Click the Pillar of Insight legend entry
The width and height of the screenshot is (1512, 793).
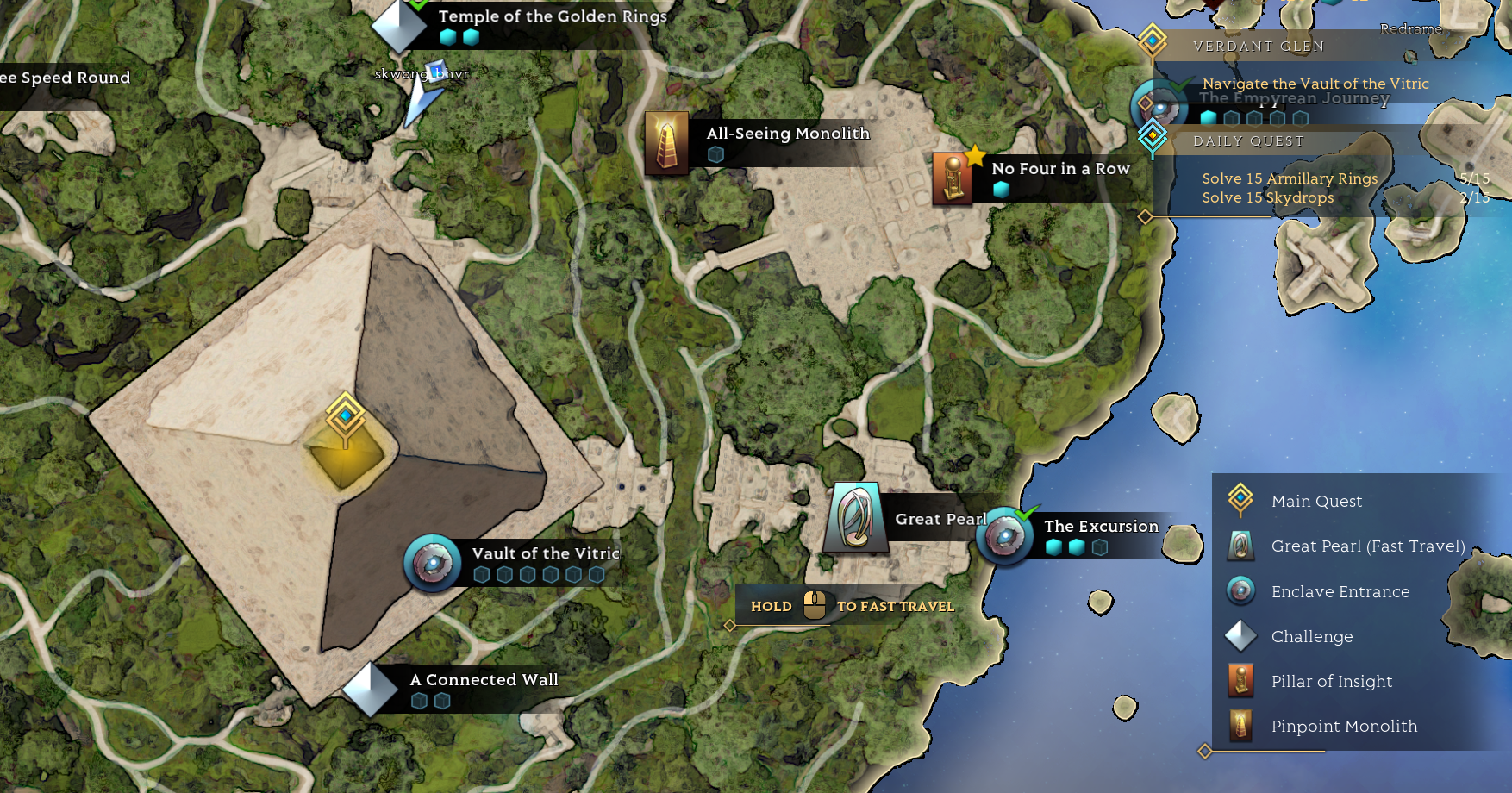click(1331, 682)
